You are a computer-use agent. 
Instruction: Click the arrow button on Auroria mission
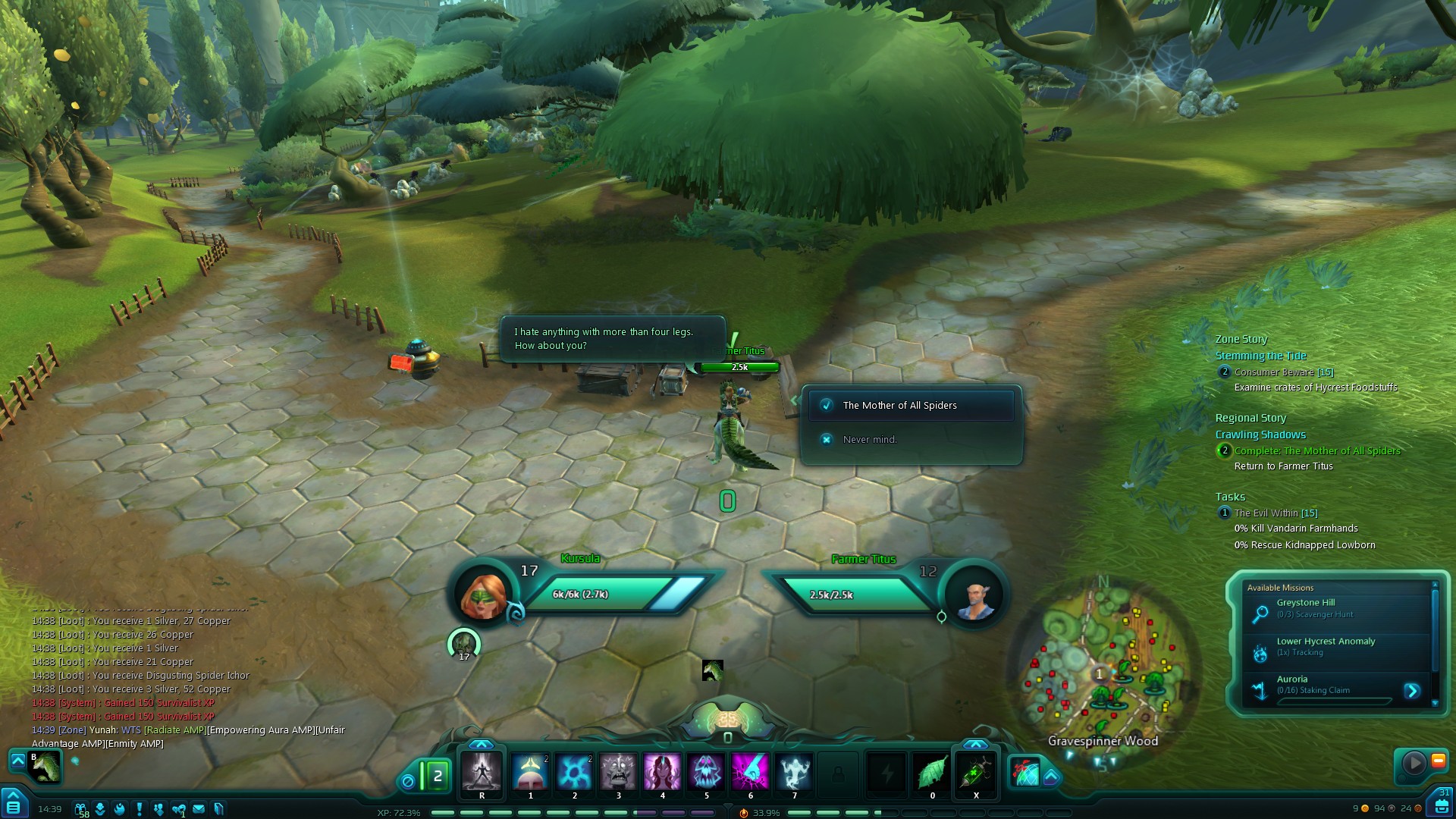click(1411, 691)
